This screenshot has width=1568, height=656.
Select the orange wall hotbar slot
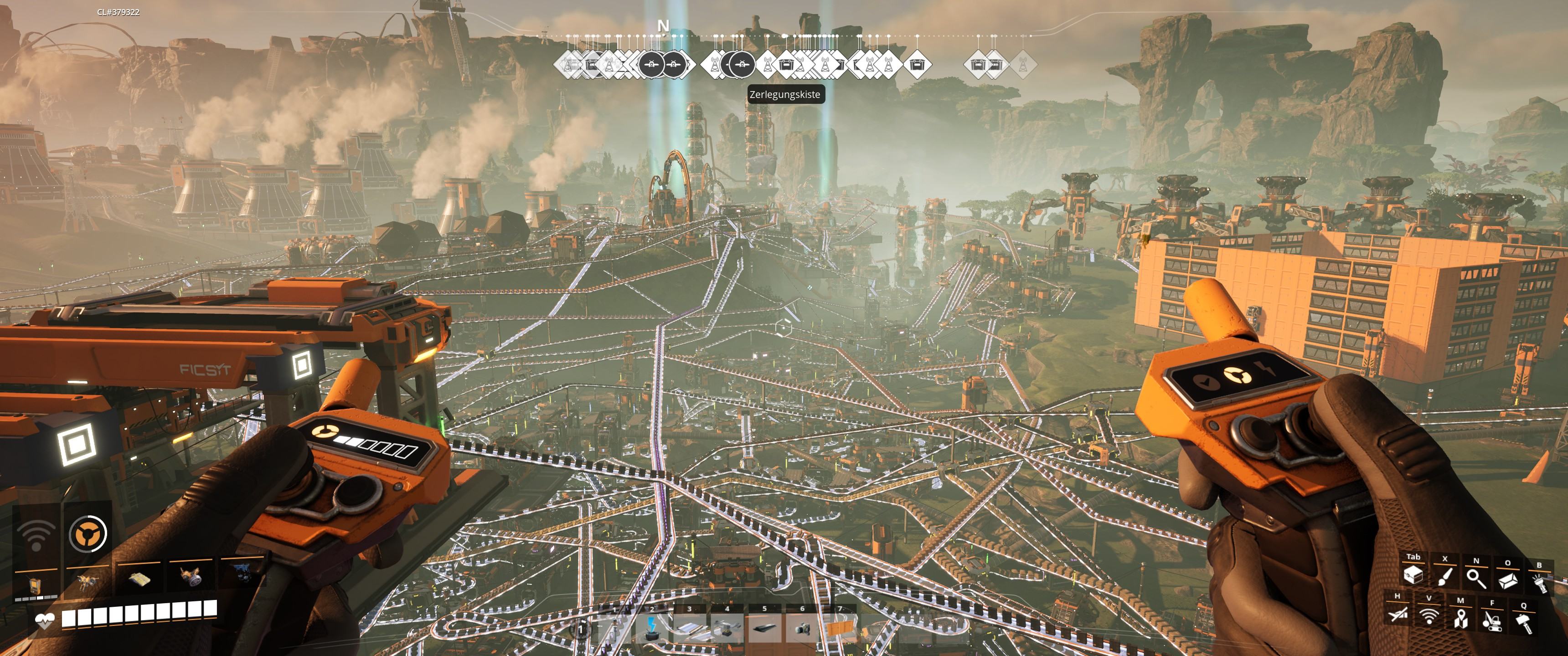[840, 629]
